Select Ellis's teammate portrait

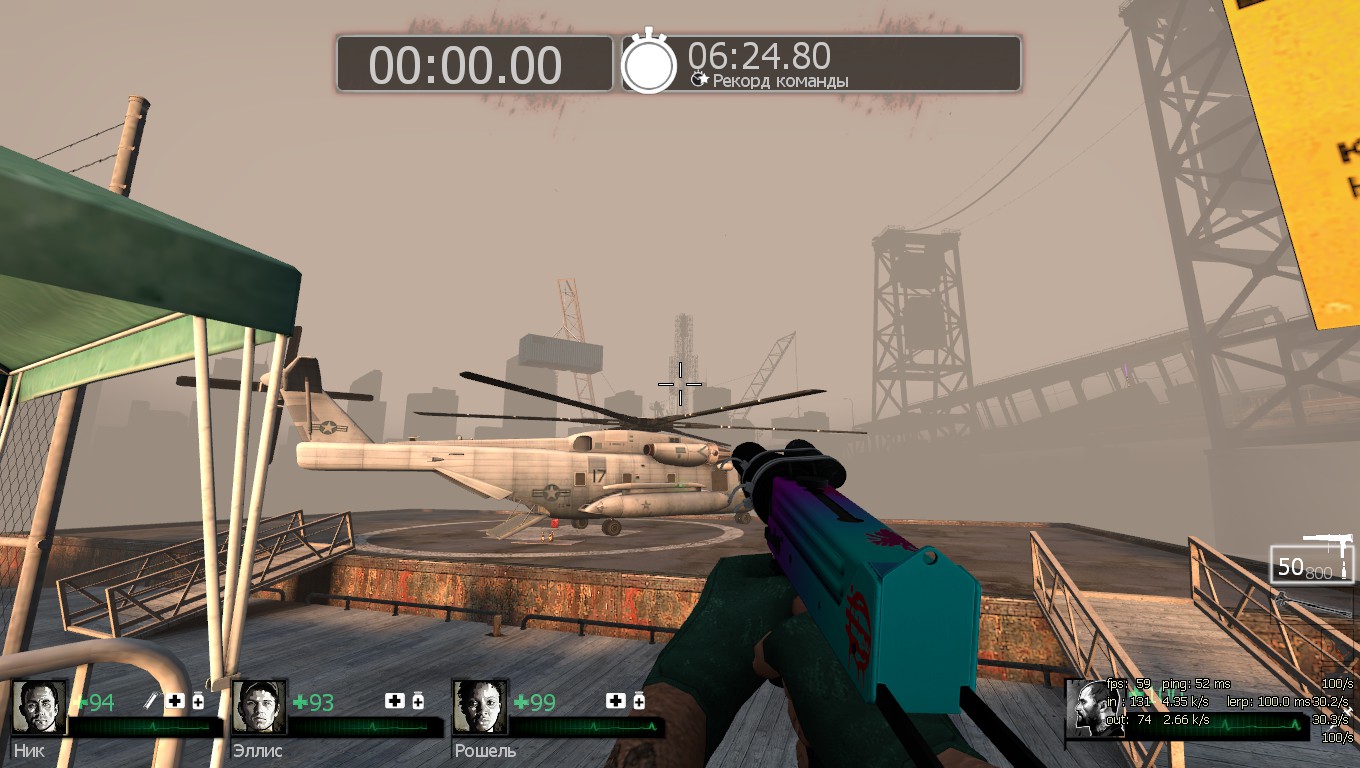[x=260, y=708]
